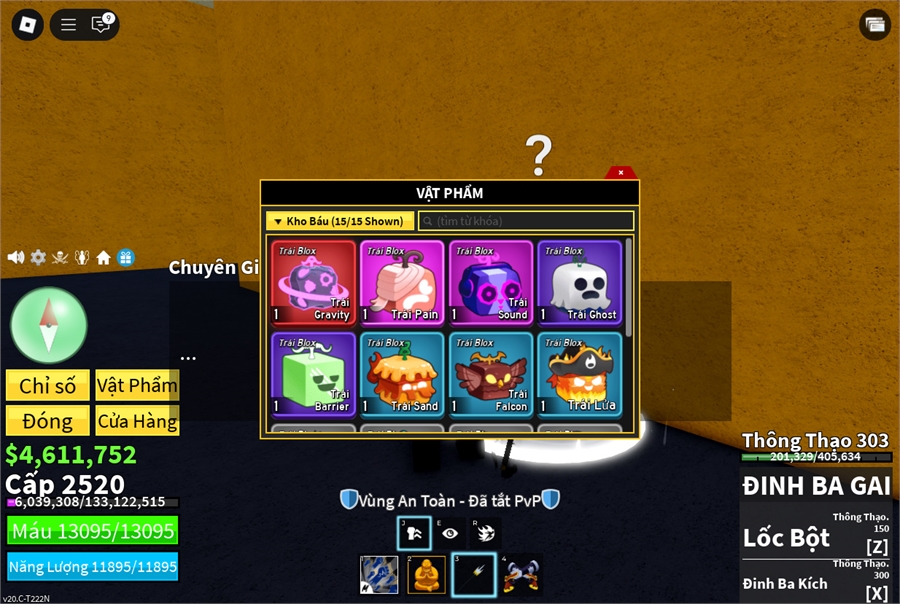Select the Pain fruit slot
This screenshot has height=604, width=900.
pyautogui.click(x=402, y=283)
